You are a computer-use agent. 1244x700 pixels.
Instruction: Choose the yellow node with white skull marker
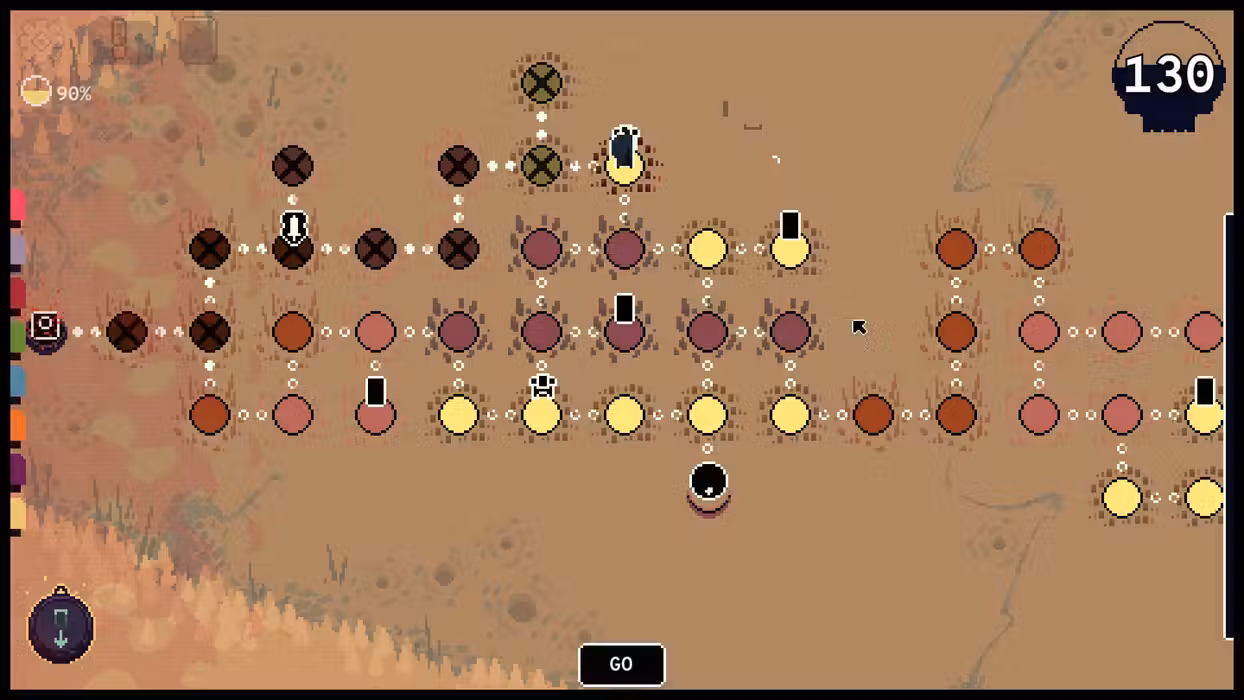click(542, 410)
